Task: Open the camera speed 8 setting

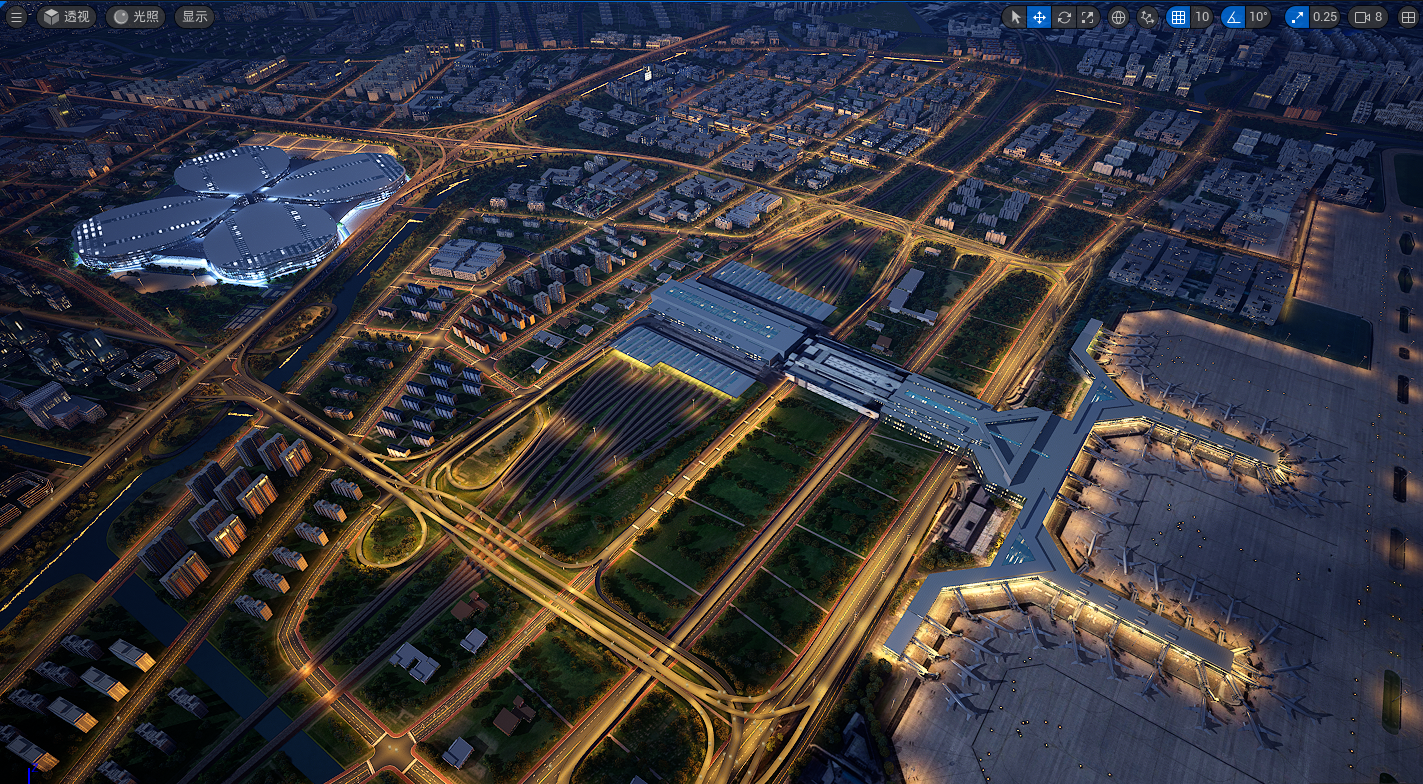Action: 1368,17
